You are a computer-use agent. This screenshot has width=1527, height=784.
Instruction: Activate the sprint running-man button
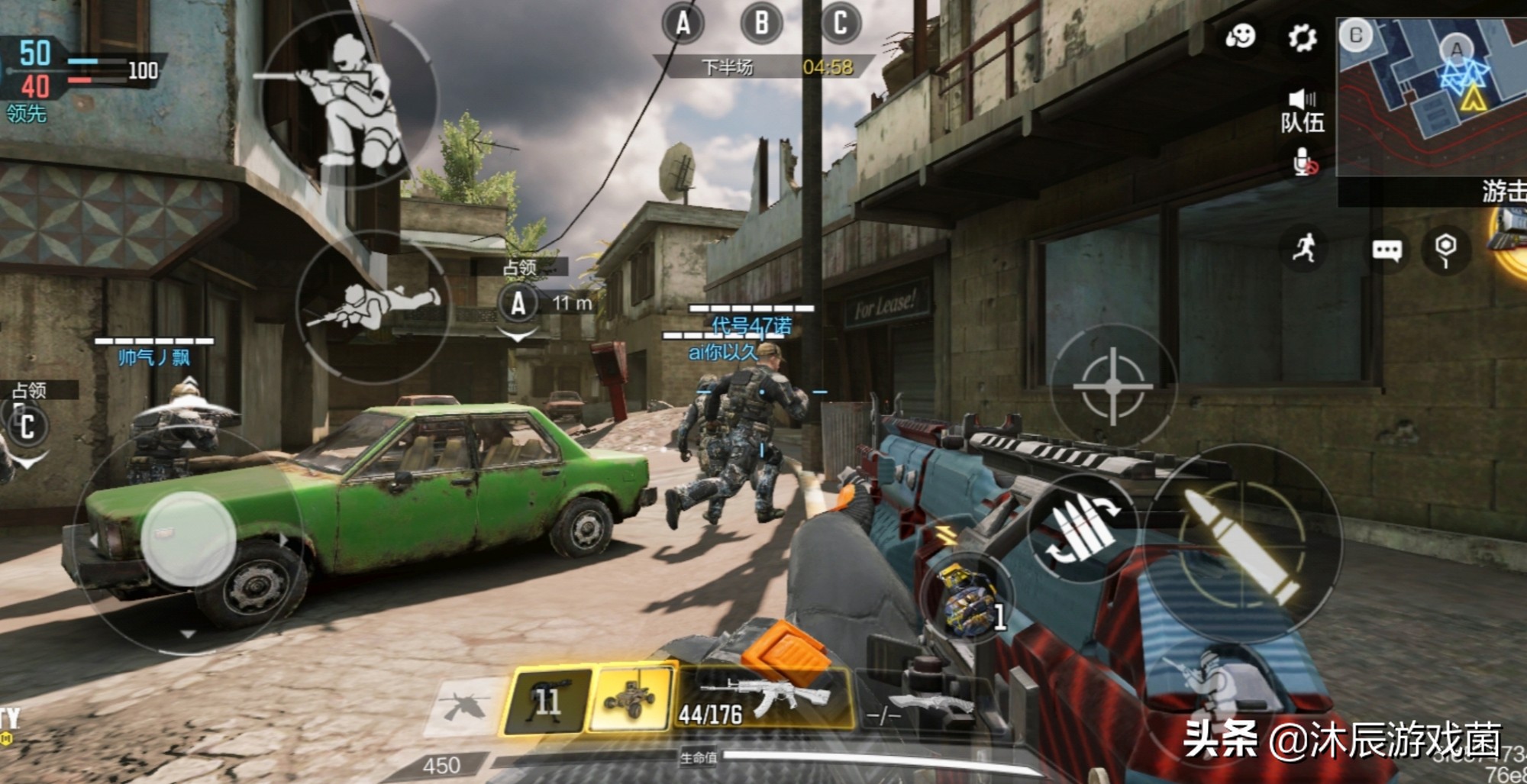1304,248
